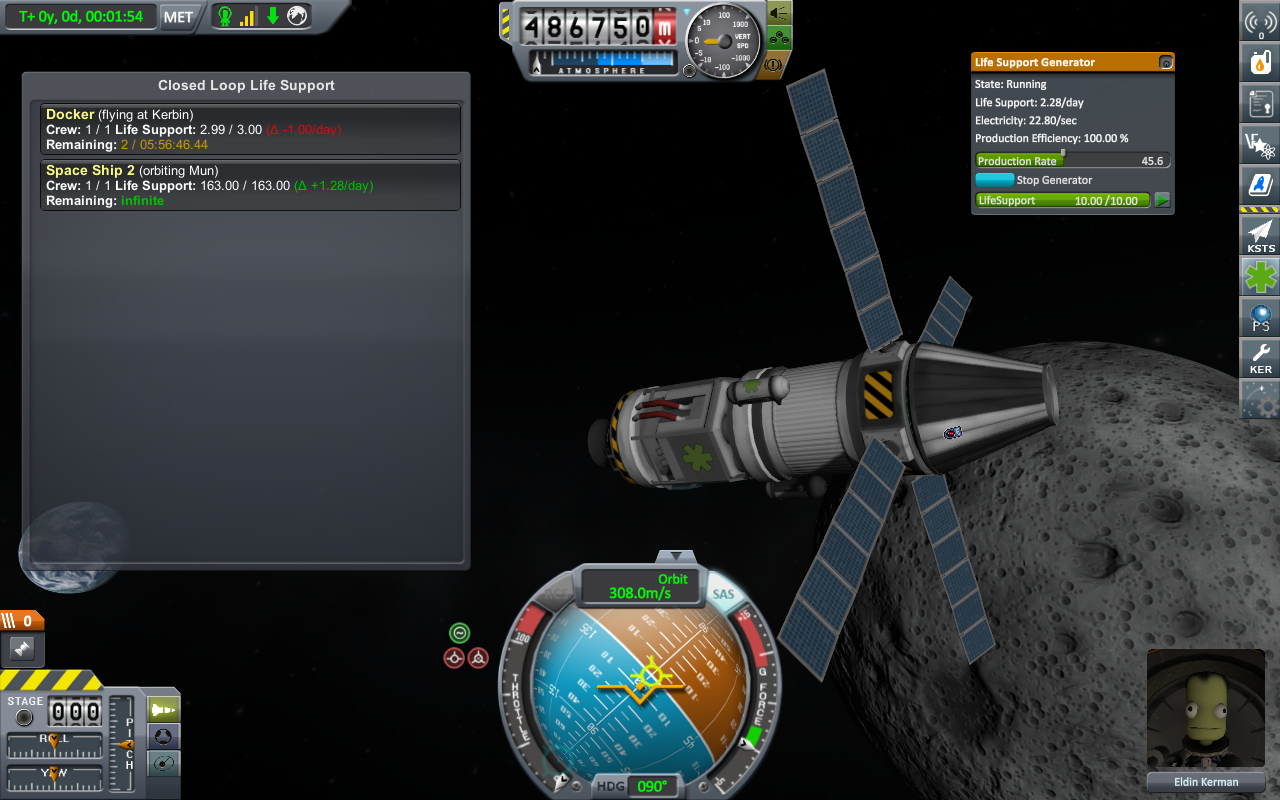
Task: Open the PS planet toolbar button
Action: coord(1260,318)
